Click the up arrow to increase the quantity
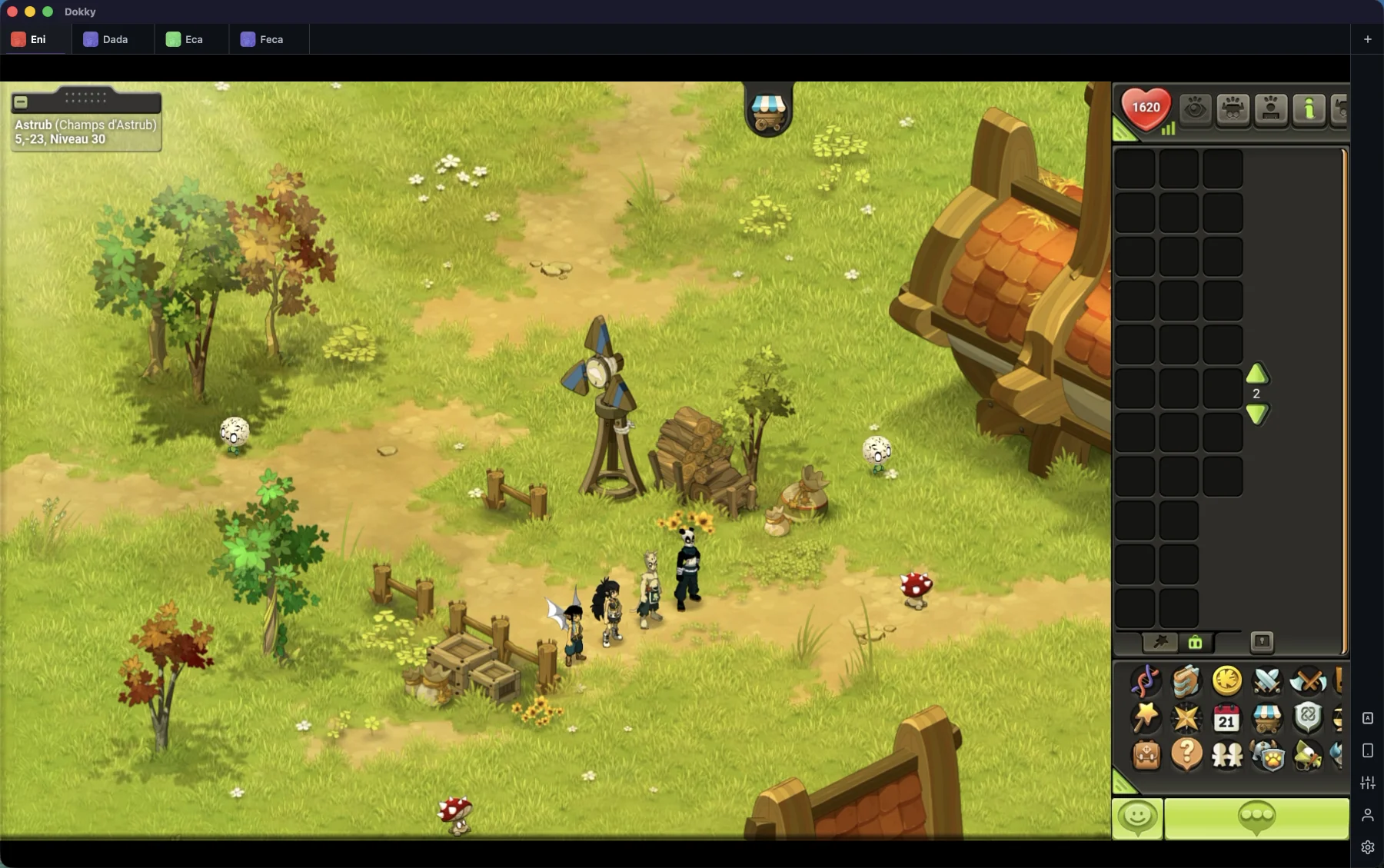Viewport: 1384px width, 868px height. 1257,374
